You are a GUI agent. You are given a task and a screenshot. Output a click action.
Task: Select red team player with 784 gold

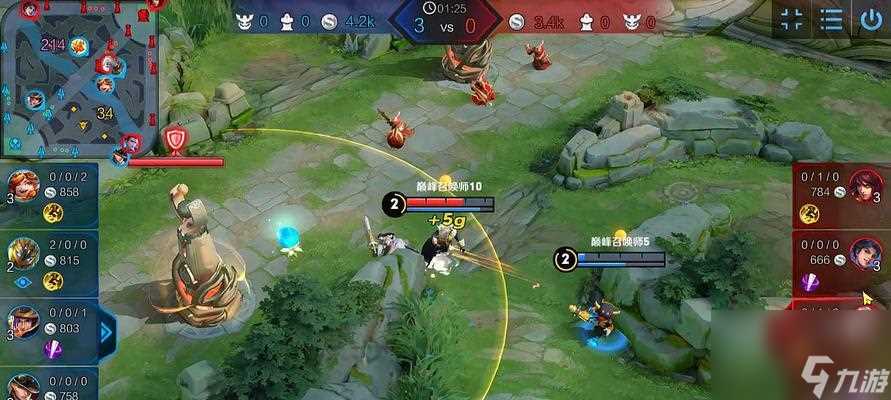pyautogui.click(x=861, y=185)
